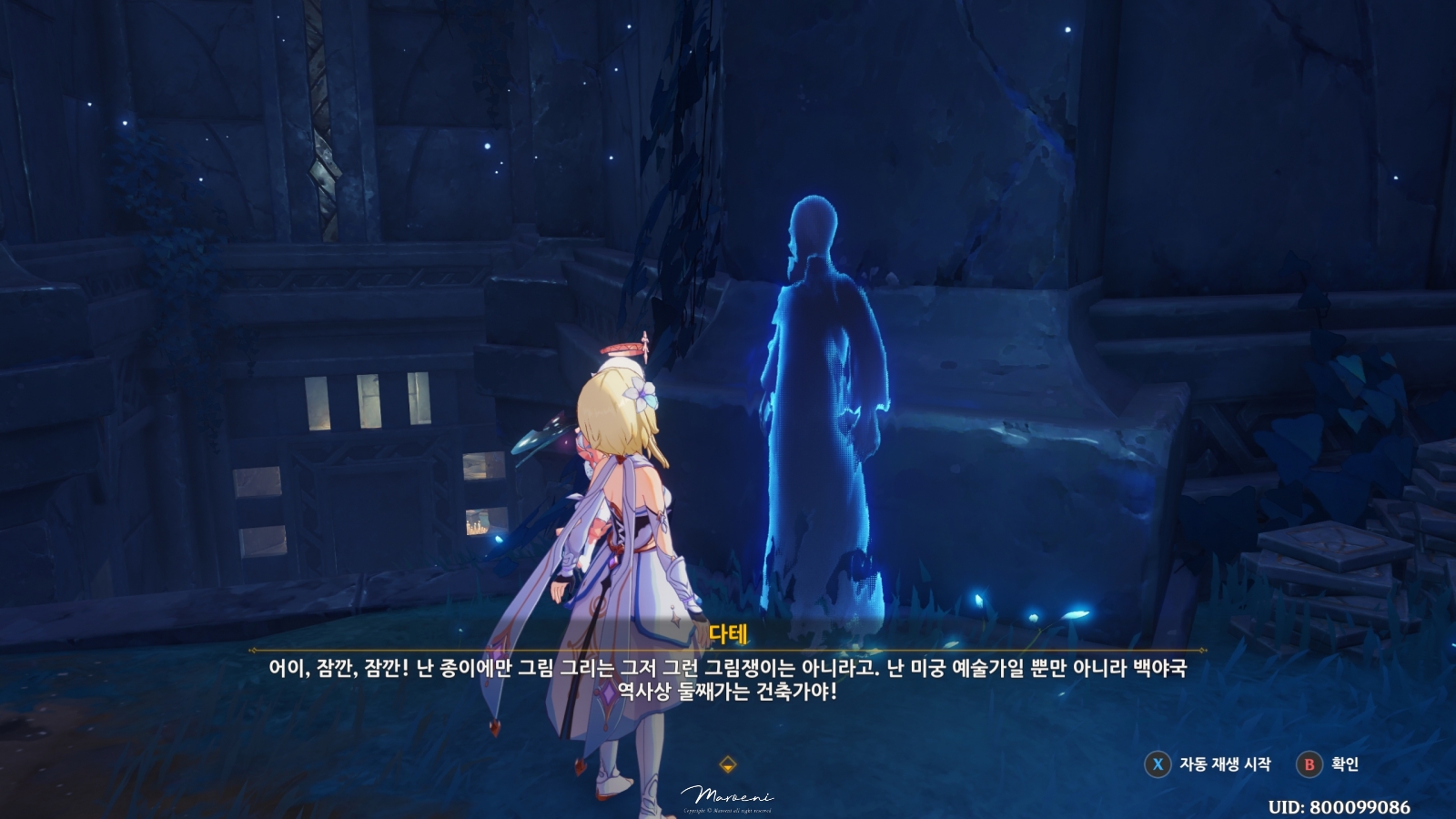Click the B controller button icon
Viewport: 1456px width, 819px height.
1308,766
